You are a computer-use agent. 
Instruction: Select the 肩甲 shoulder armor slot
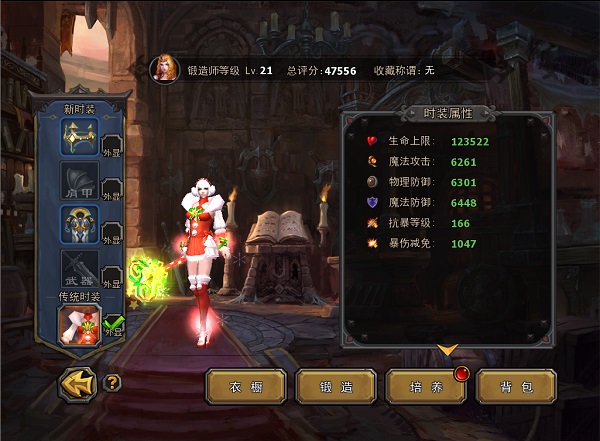[80, 181]
